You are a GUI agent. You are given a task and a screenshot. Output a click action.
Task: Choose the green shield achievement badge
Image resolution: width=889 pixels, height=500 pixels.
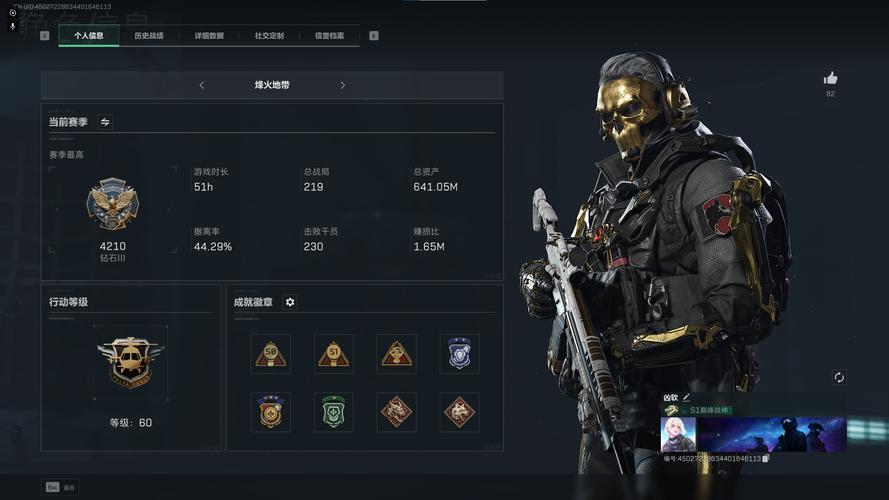click(x=333, y=411)
